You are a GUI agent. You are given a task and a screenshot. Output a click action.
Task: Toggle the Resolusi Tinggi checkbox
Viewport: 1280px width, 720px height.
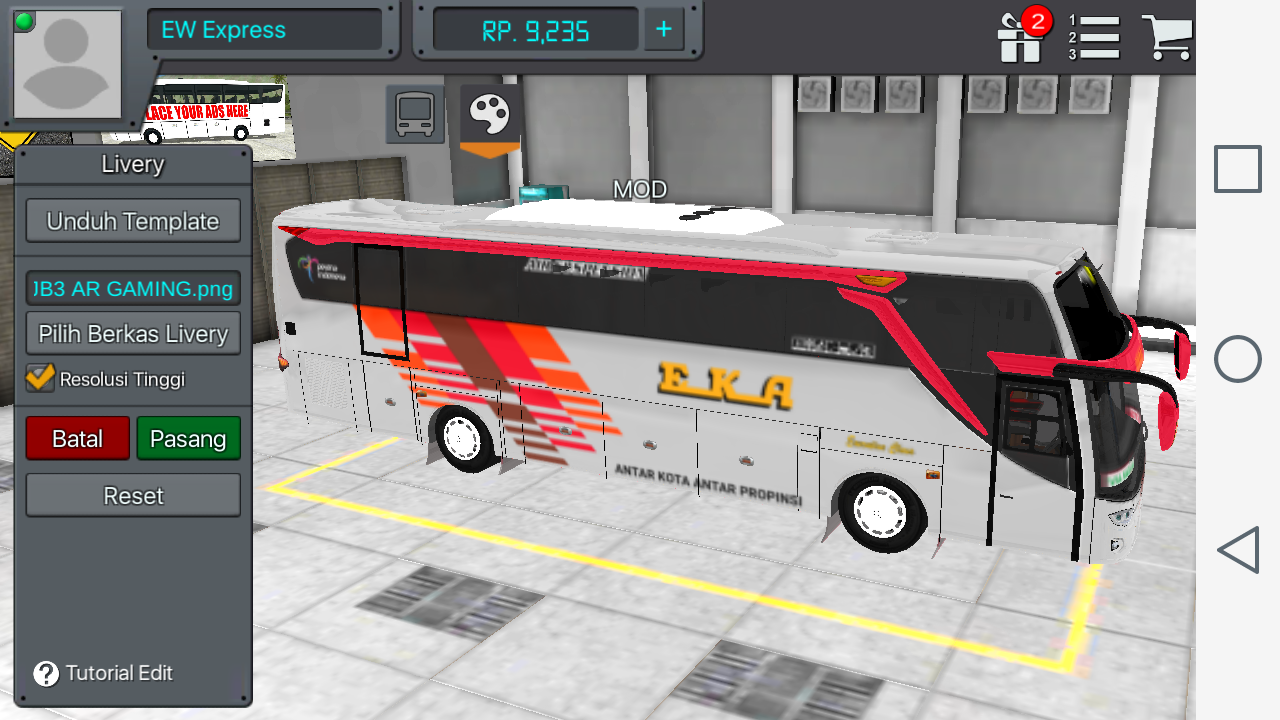click(41, 379)
